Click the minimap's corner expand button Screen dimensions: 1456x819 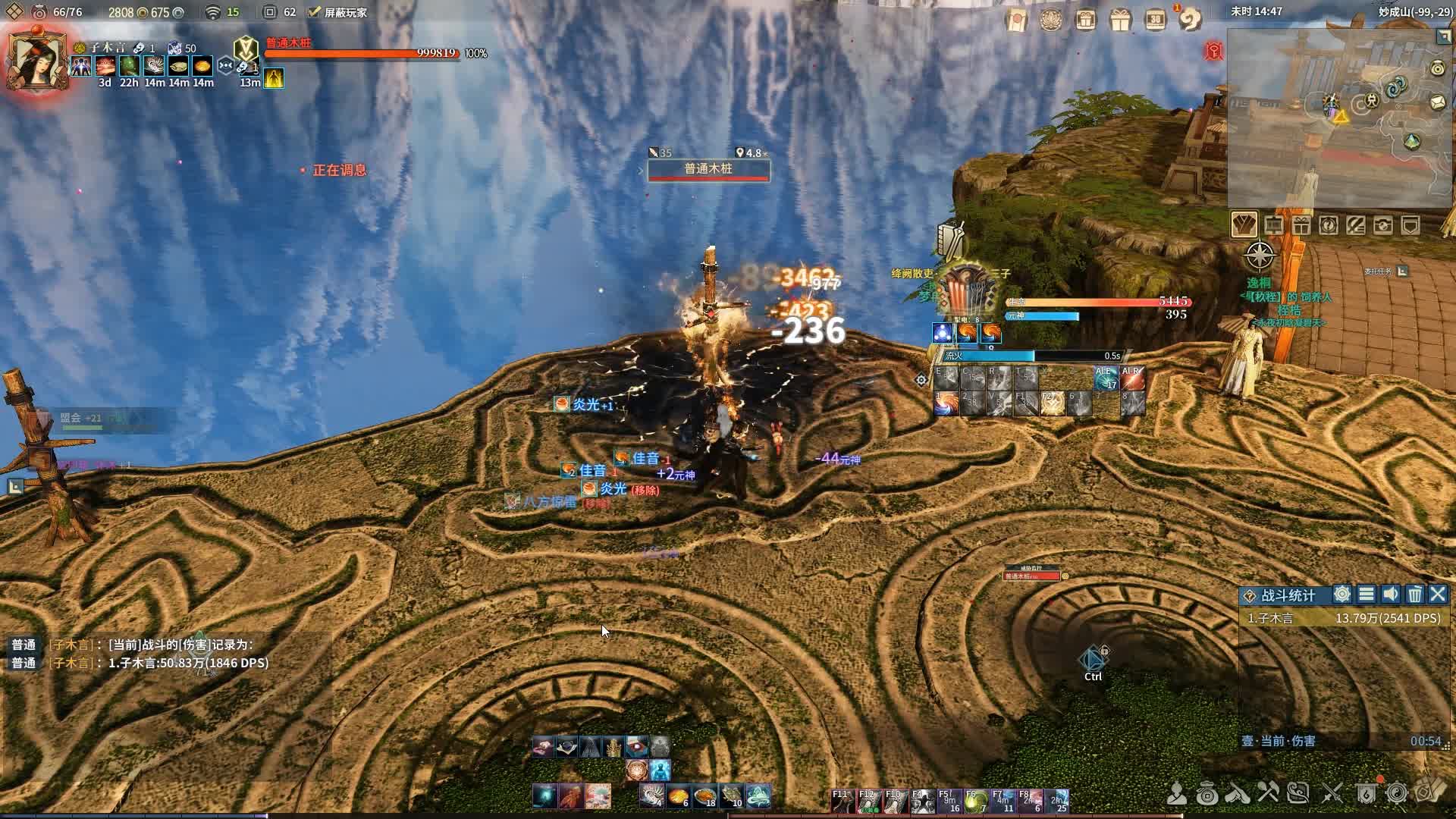tap(1444, 36)
